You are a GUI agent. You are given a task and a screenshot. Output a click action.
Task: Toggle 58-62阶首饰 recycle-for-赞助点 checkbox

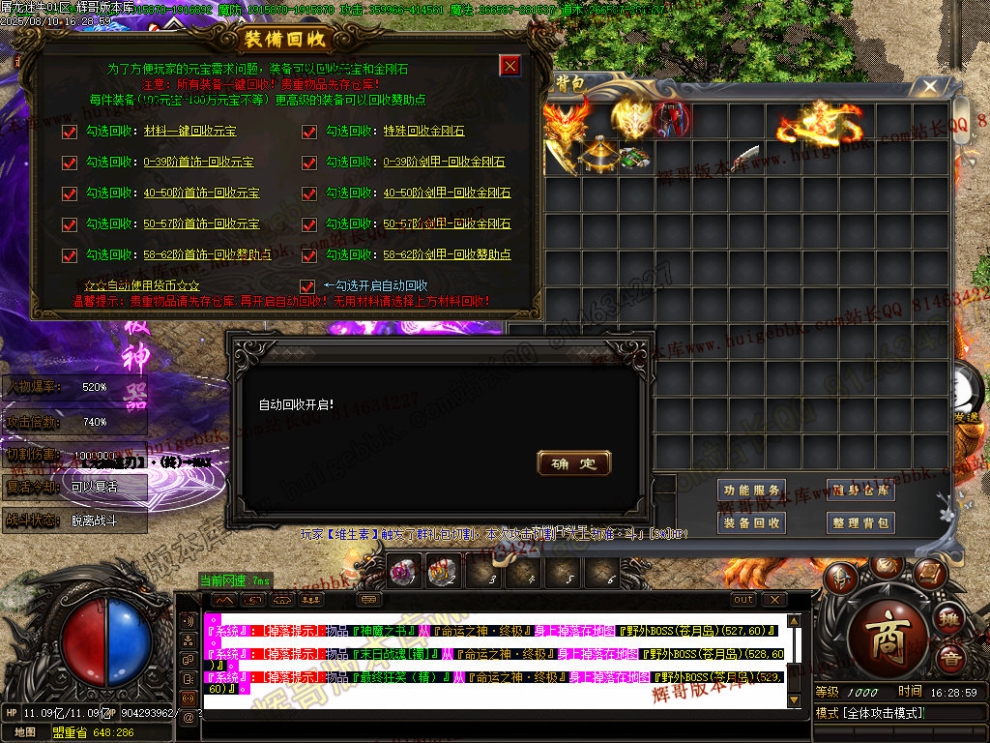coord(69,256)
